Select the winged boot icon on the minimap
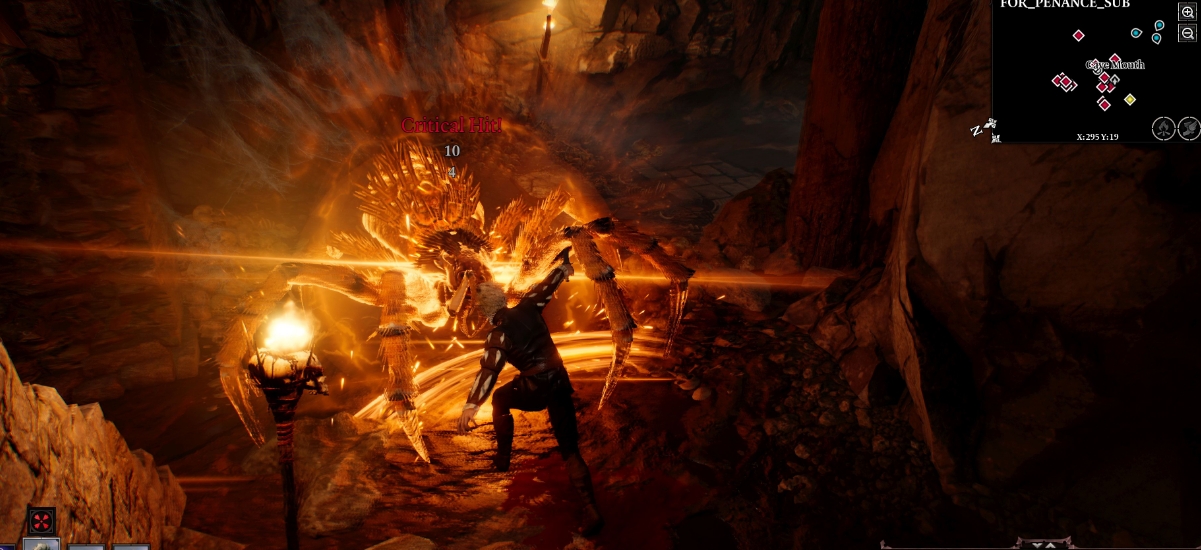Viewport: 1201px width, 550px height. tap(1189, 128)
